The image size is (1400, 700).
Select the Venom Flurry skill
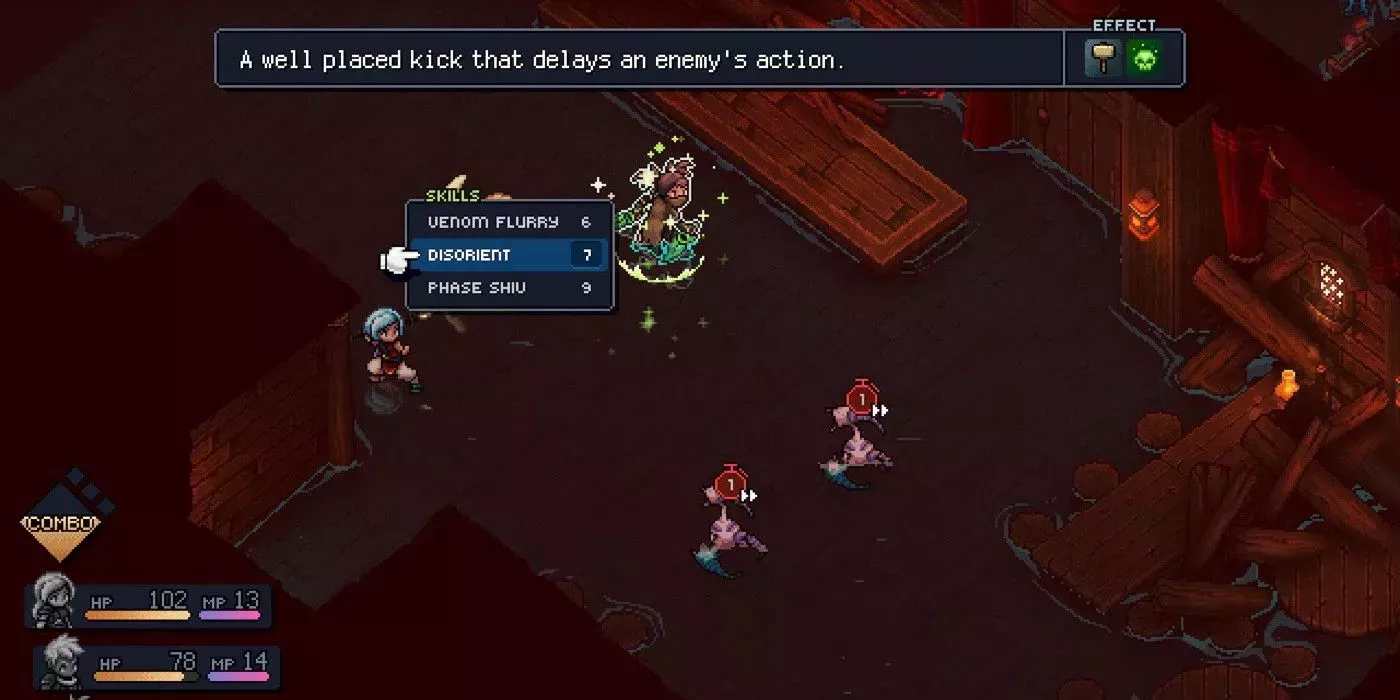(508, 222)
